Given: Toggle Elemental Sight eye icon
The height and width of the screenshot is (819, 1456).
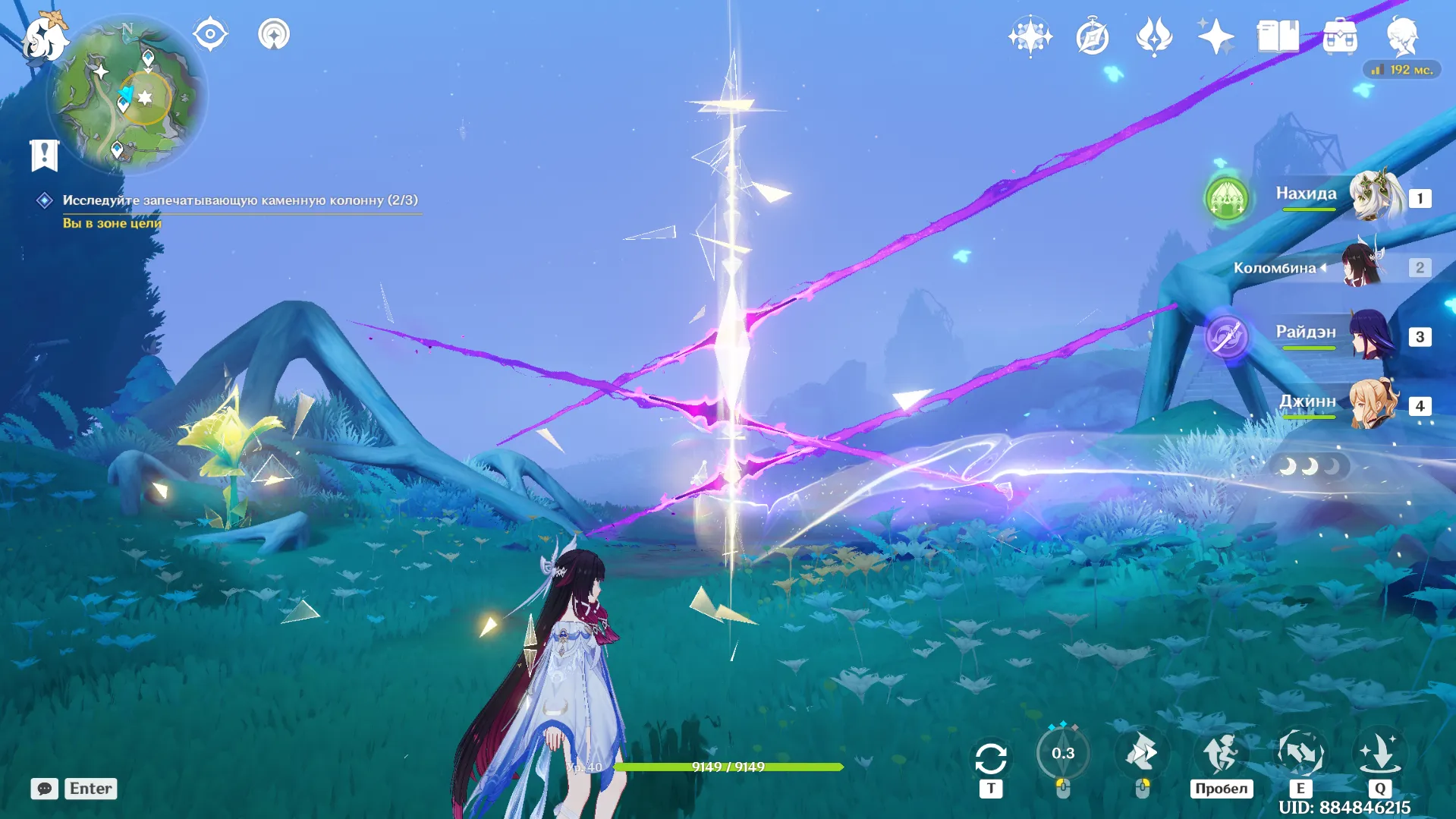Looking at the screenshot, I should 210,33.
